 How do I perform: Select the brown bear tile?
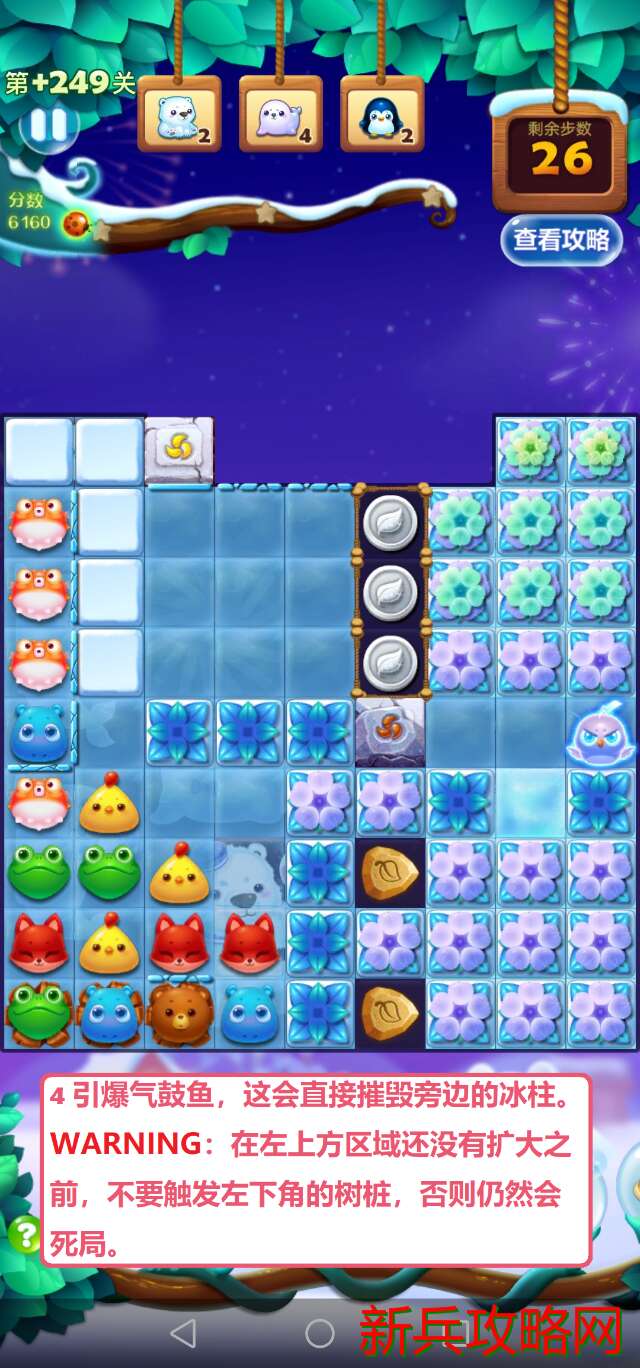tap(179, 1013)
